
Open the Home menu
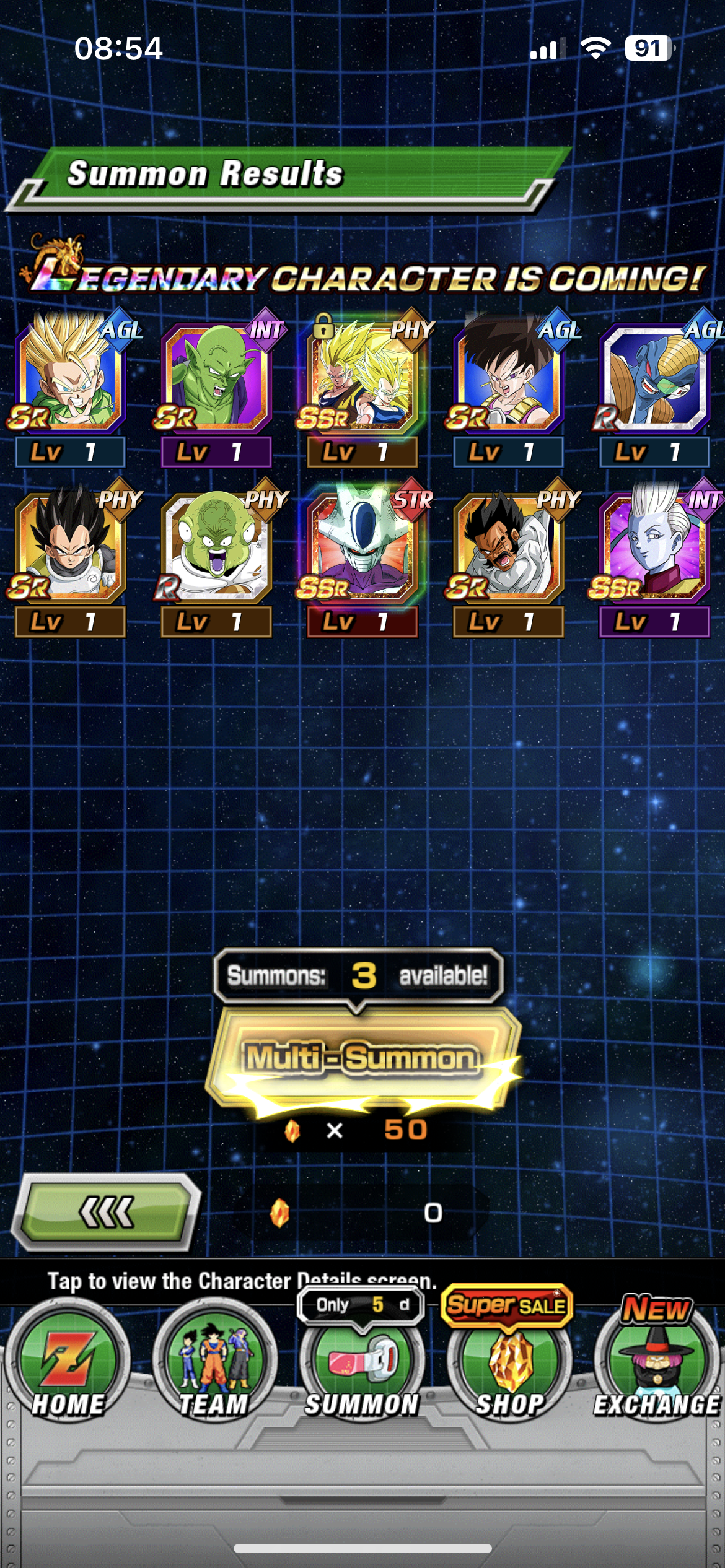point(68,1370)
